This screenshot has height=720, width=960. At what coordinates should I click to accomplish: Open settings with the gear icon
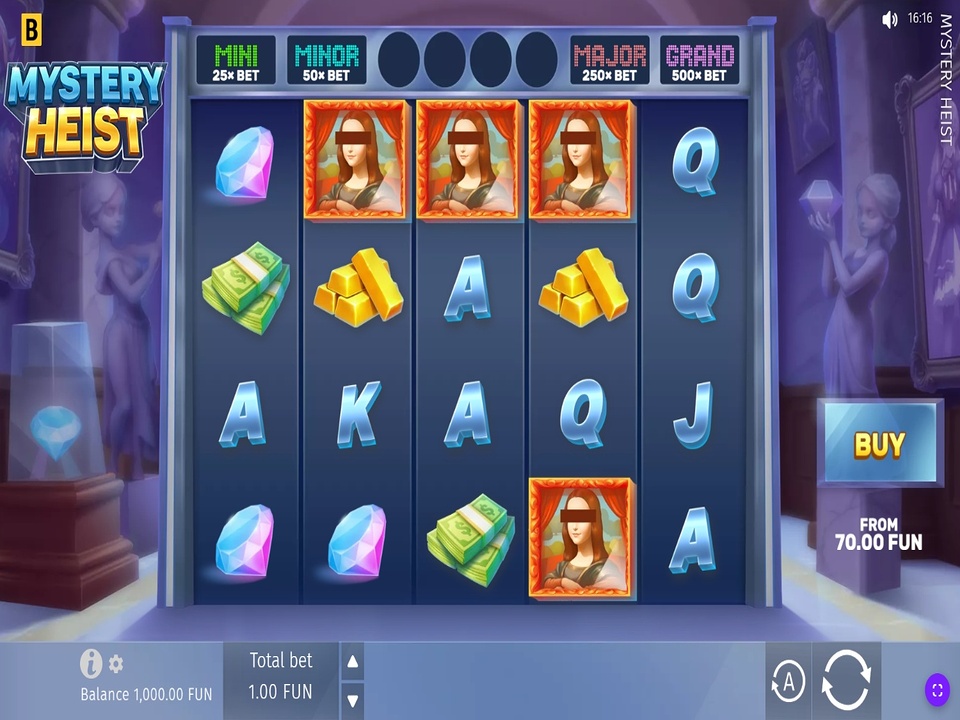tap(116, 663)
